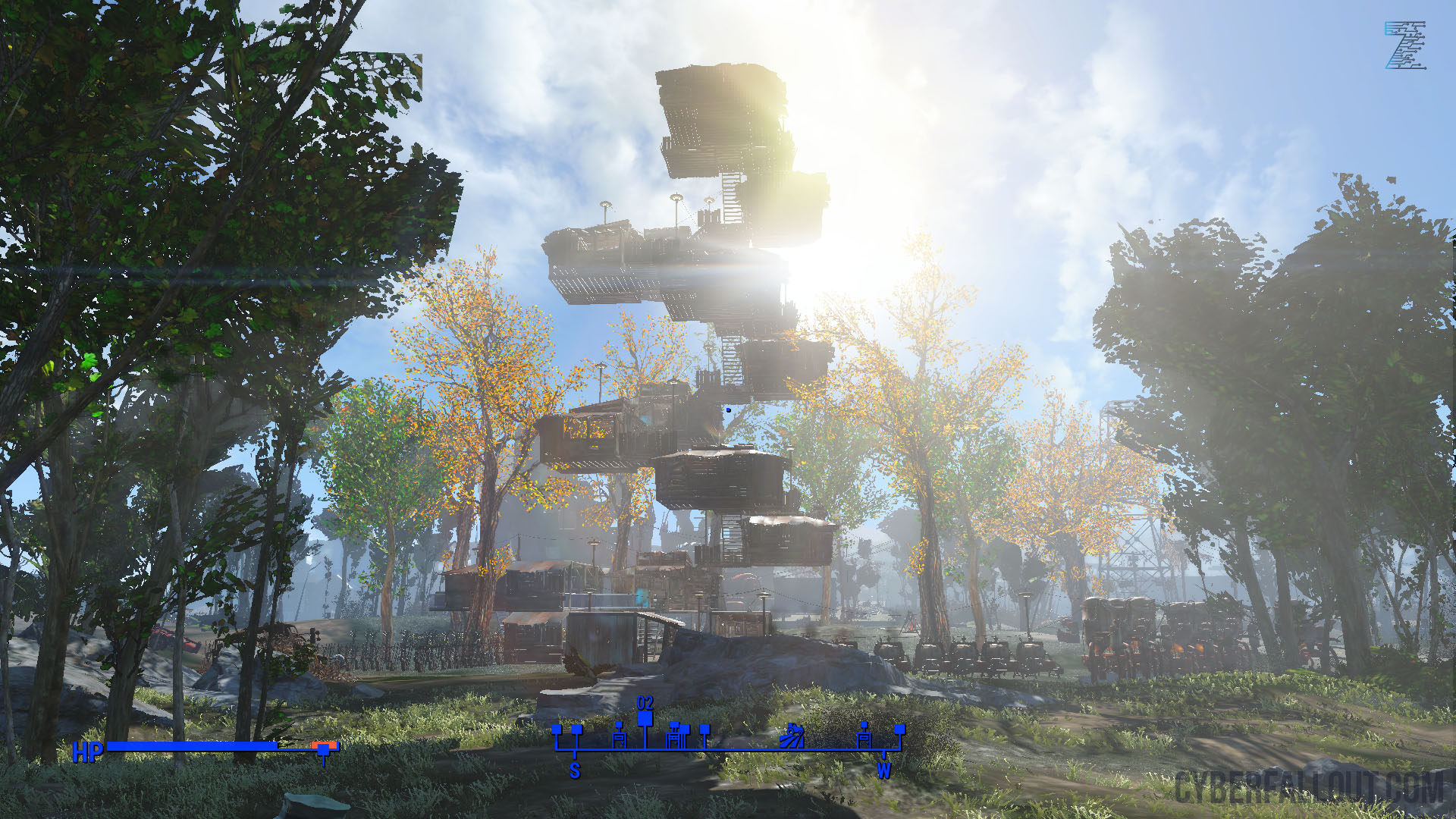Viewport: 1456px width, 819px height.
Task: Select the compass marker labeled 02
Action: [645, 717]
